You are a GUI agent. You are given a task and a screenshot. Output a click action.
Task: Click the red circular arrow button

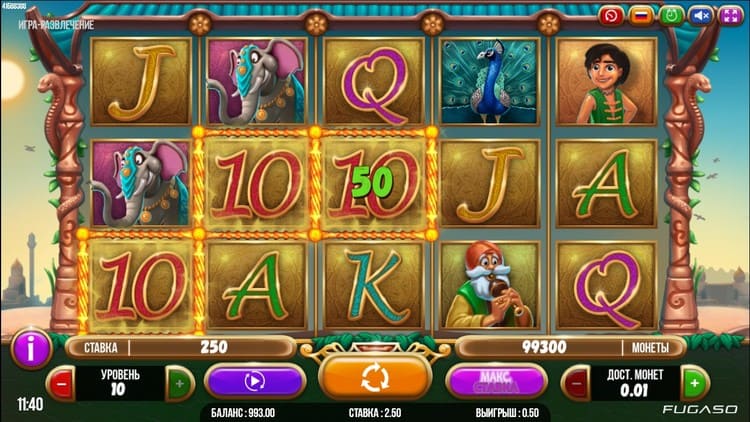coord(611,15)
